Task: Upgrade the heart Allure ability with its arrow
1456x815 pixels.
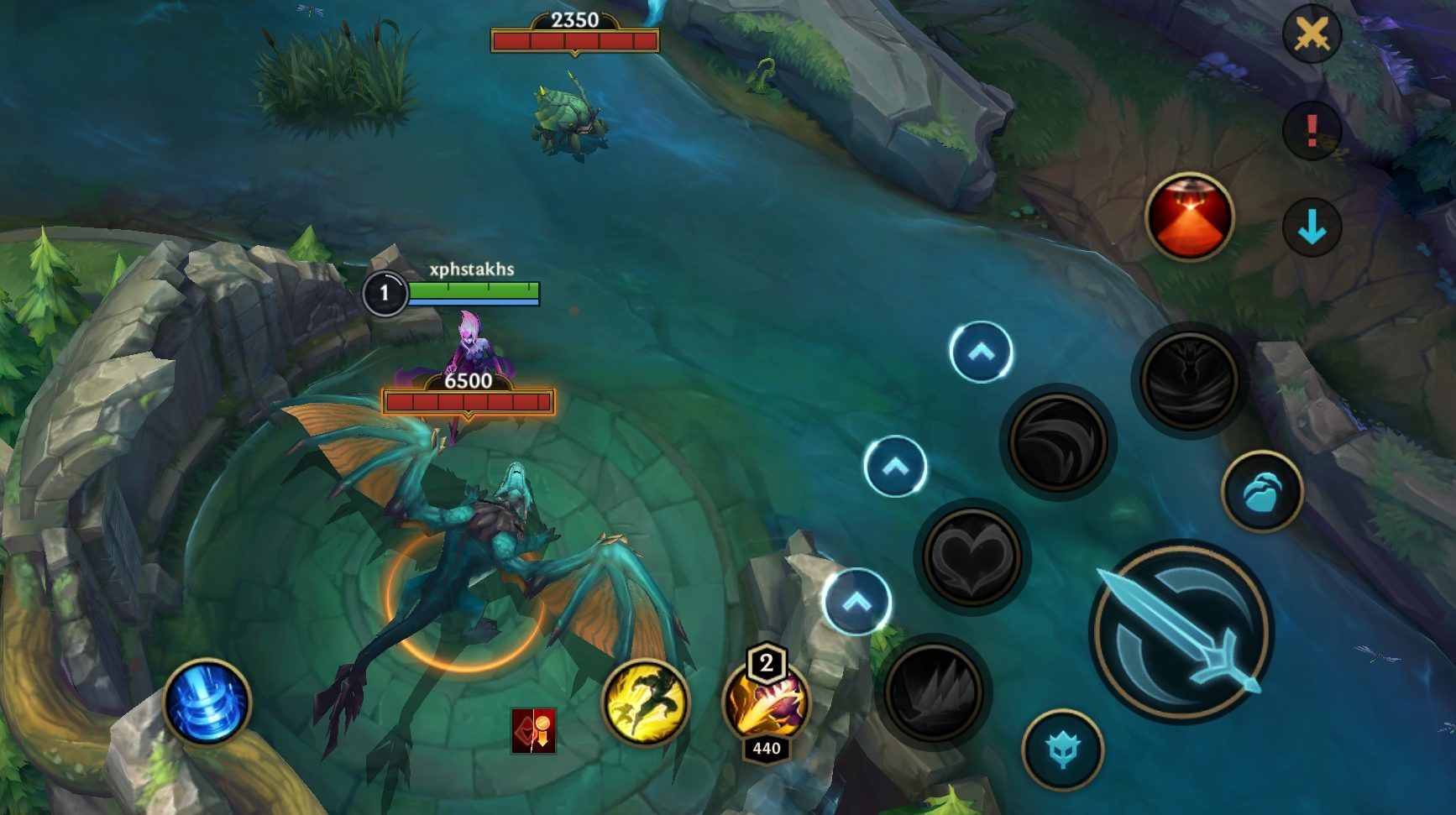Action: pos(895,466)
